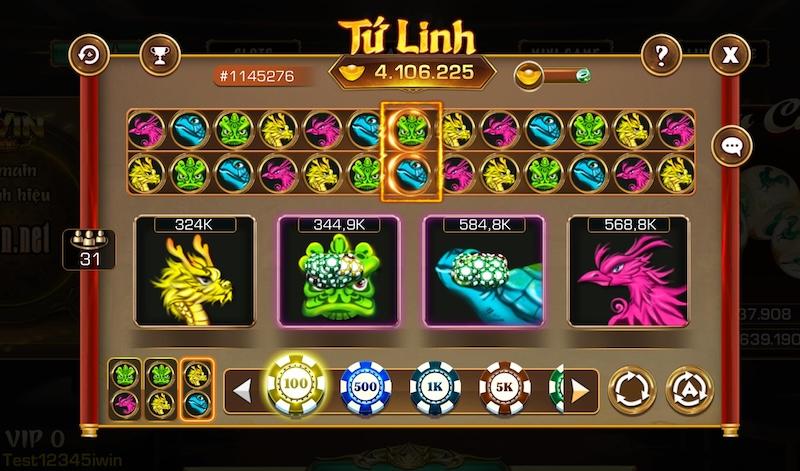This screenshot has height=471, width=800.
Task: Enable auto bet with the A button
Action: tap(689, 387)
